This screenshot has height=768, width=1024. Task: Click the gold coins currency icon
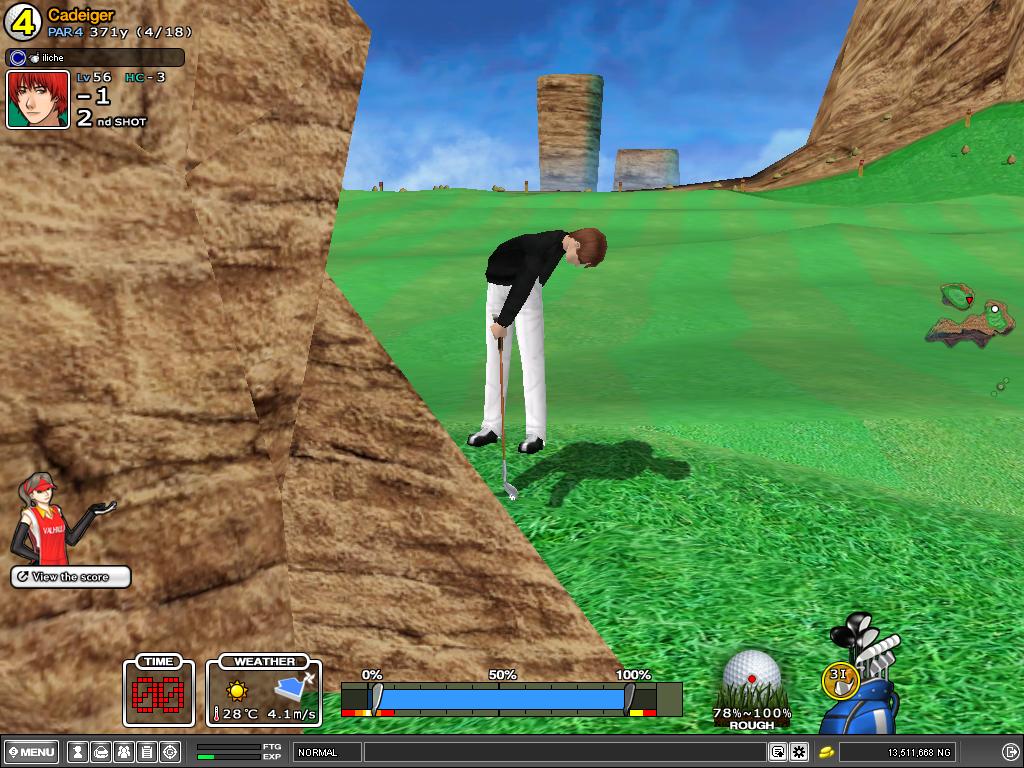click(827, 752)
